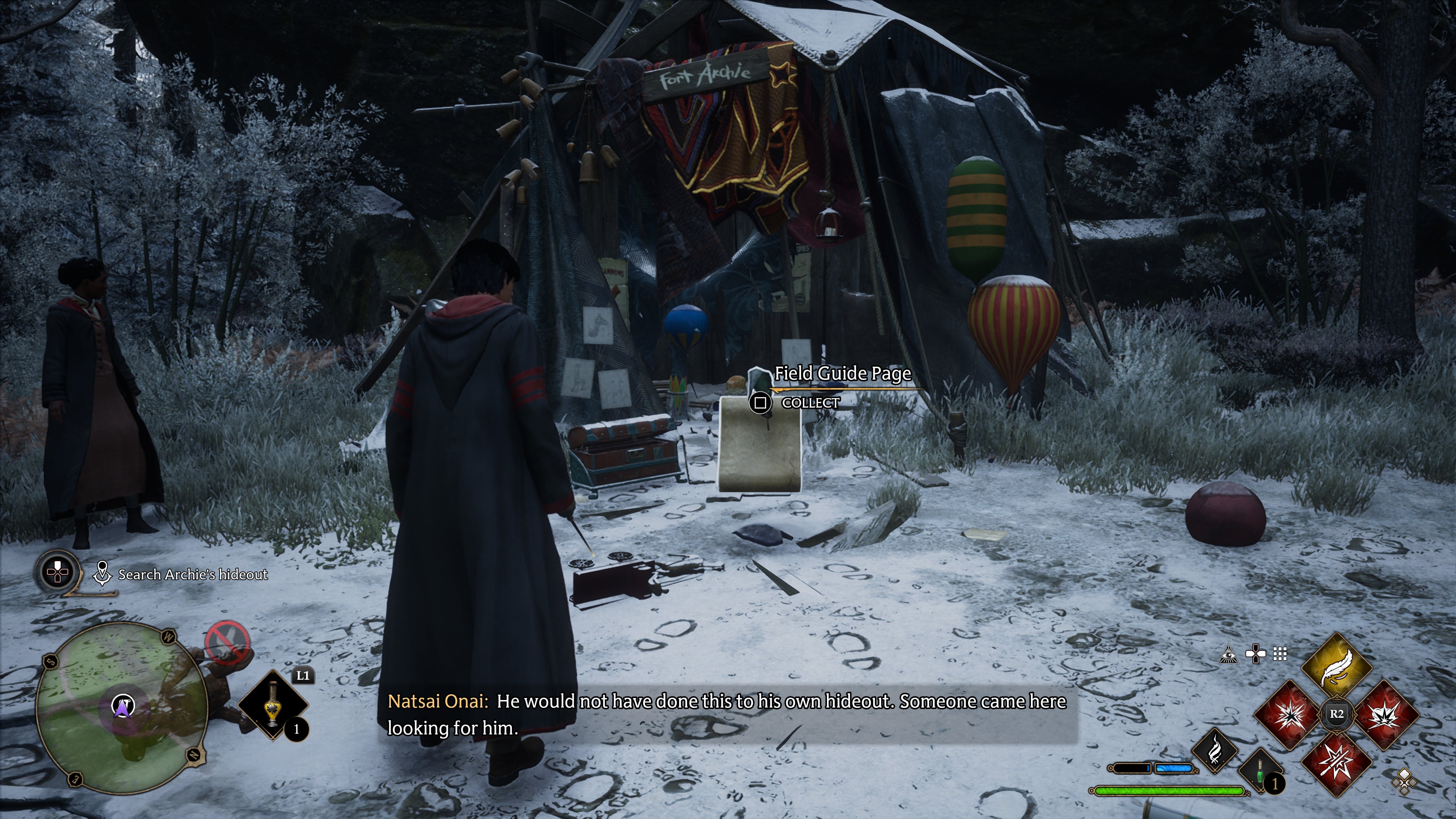Use the yellow Felix Felicis potion slot
The image size is (1456, 819).
tap(273, 704)
